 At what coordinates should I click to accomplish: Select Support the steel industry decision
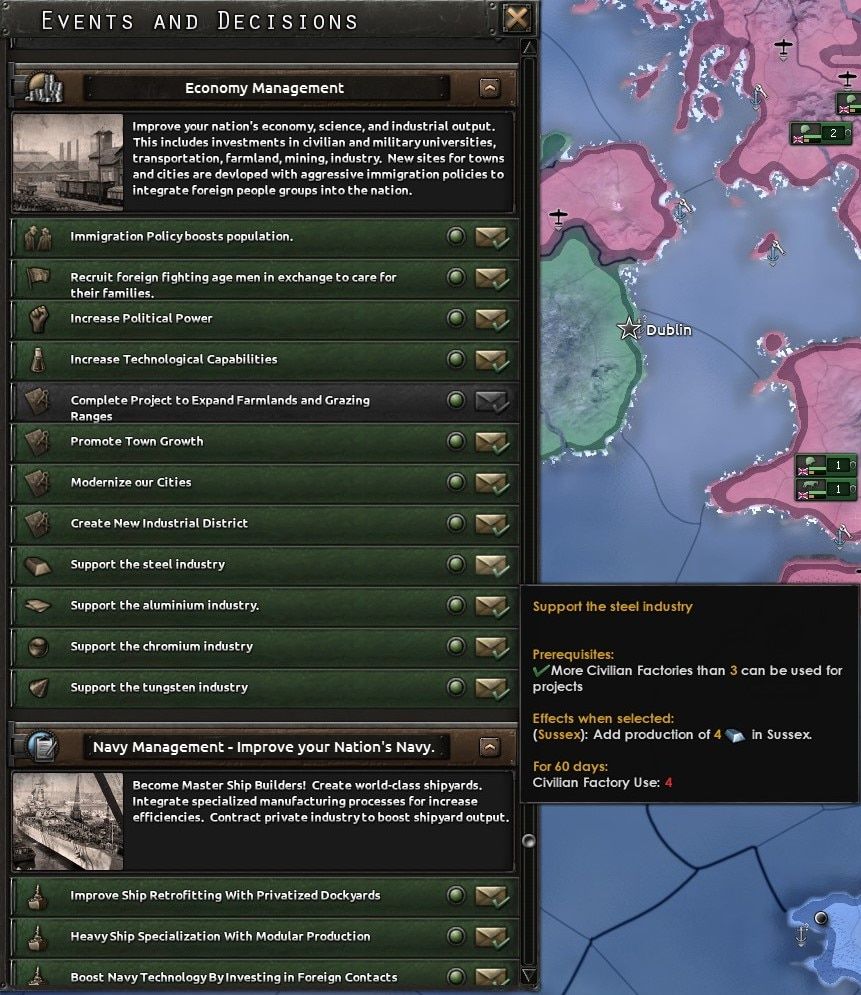coord(491,565)
